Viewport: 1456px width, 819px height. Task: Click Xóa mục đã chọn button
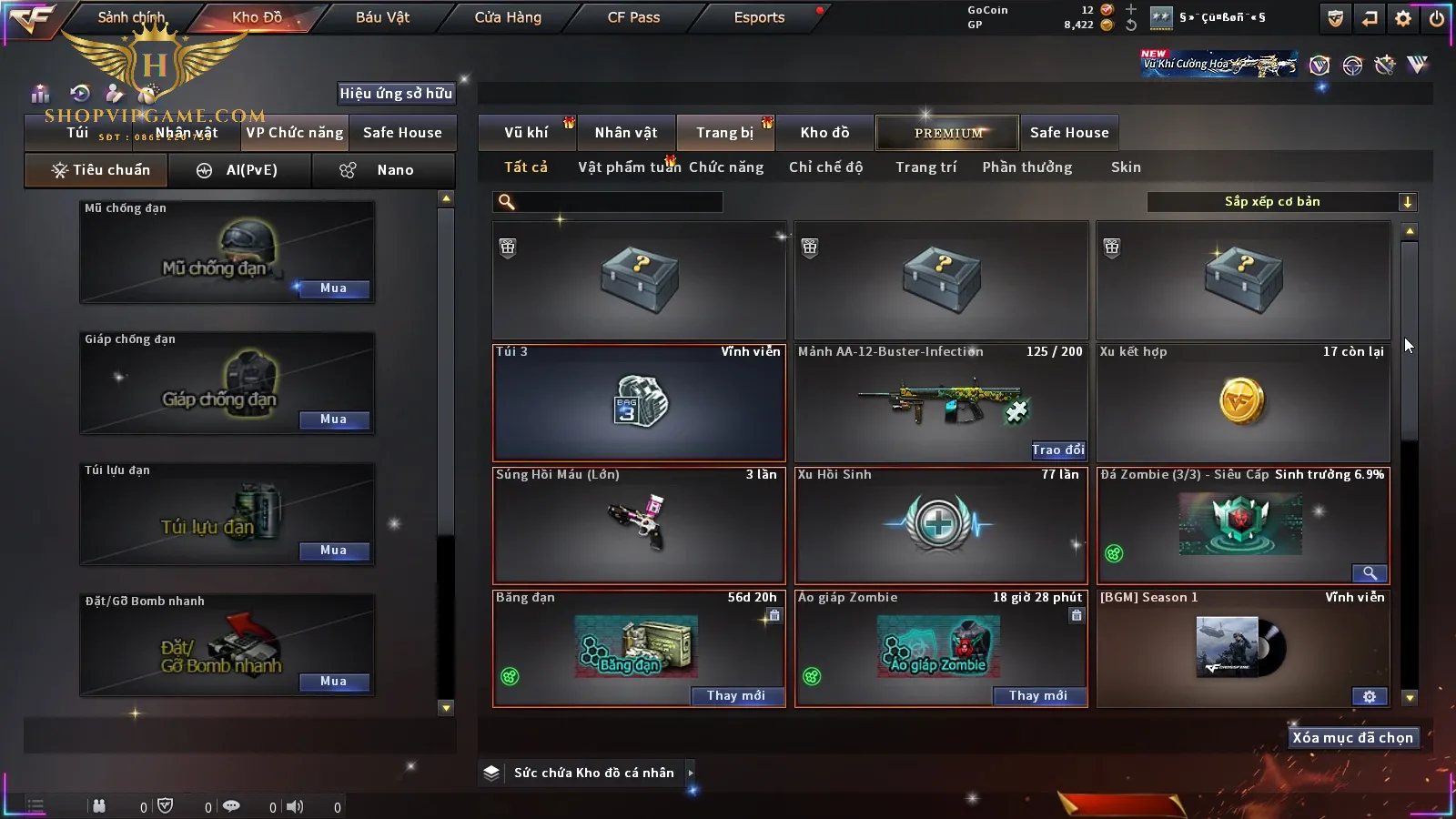pyautogui.click(x=1352, y=738)
